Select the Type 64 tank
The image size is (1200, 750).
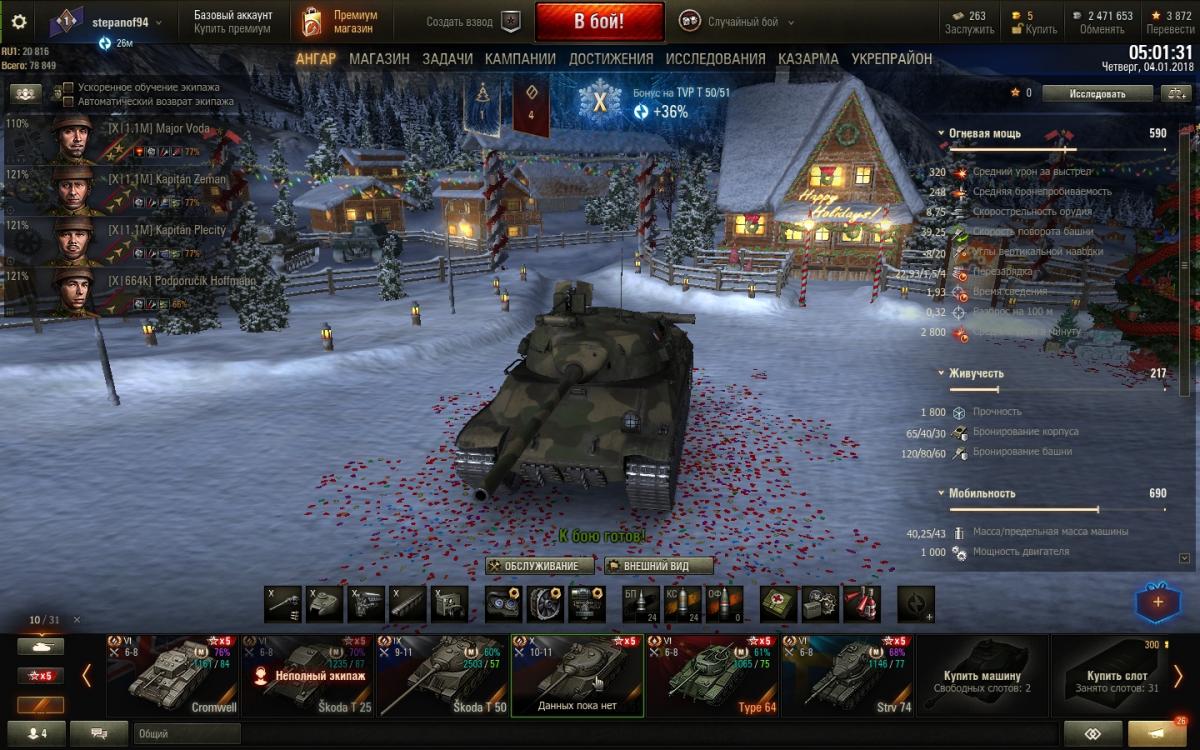712,675
